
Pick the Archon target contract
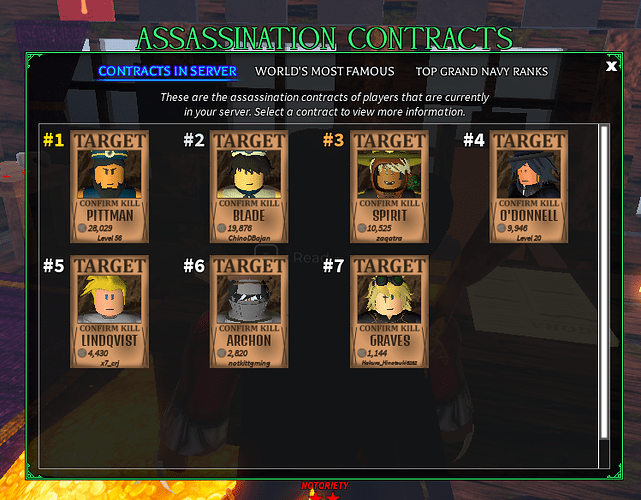pos(250,311)
